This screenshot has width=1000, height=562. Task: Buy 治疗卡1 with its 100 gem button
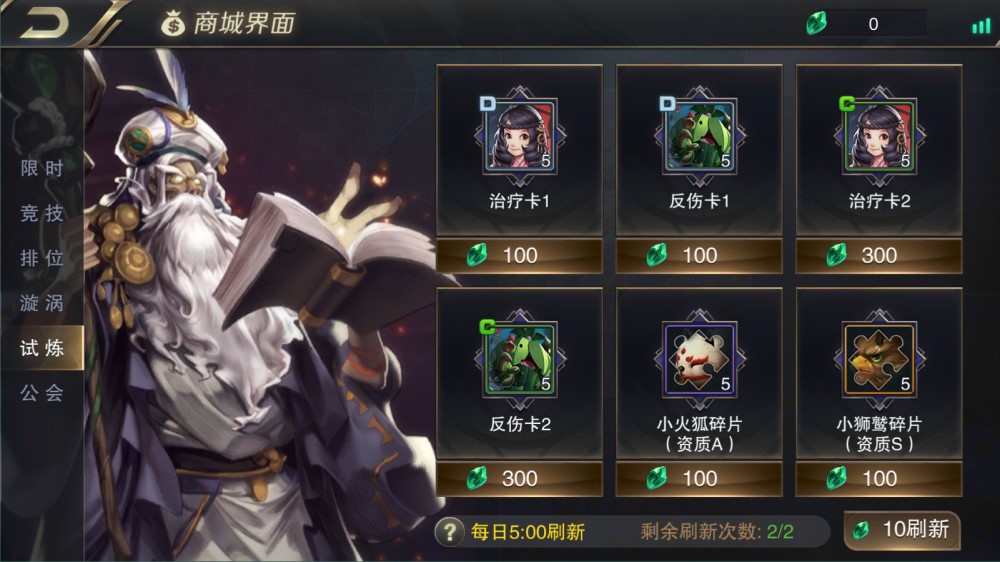tap(519, 255)
